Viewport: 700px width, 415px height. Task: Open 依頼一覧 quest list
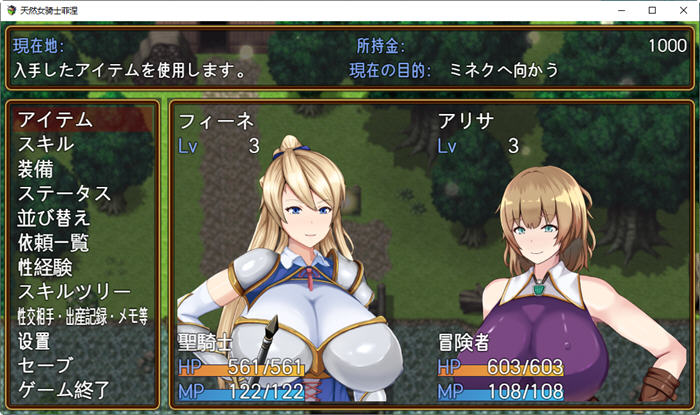[54, 242]
